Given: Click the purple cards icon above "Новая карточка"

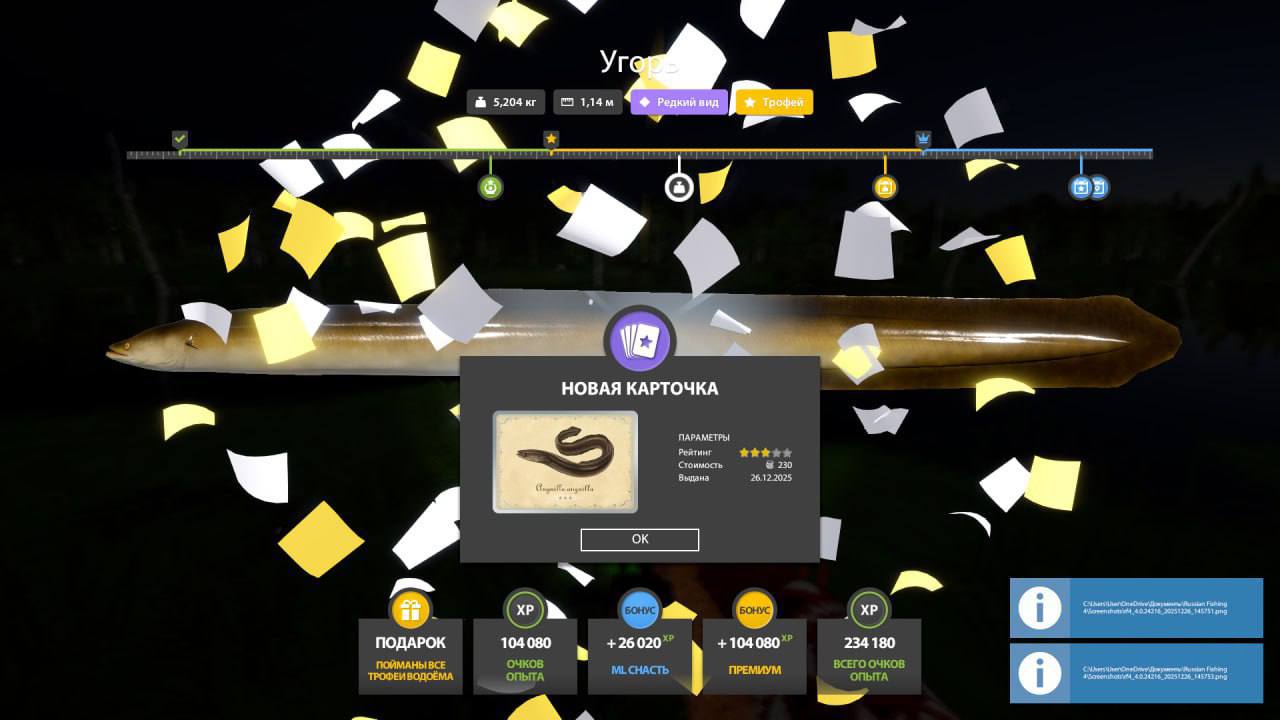Looking at the screenshot, I should (x=640, y=340).
